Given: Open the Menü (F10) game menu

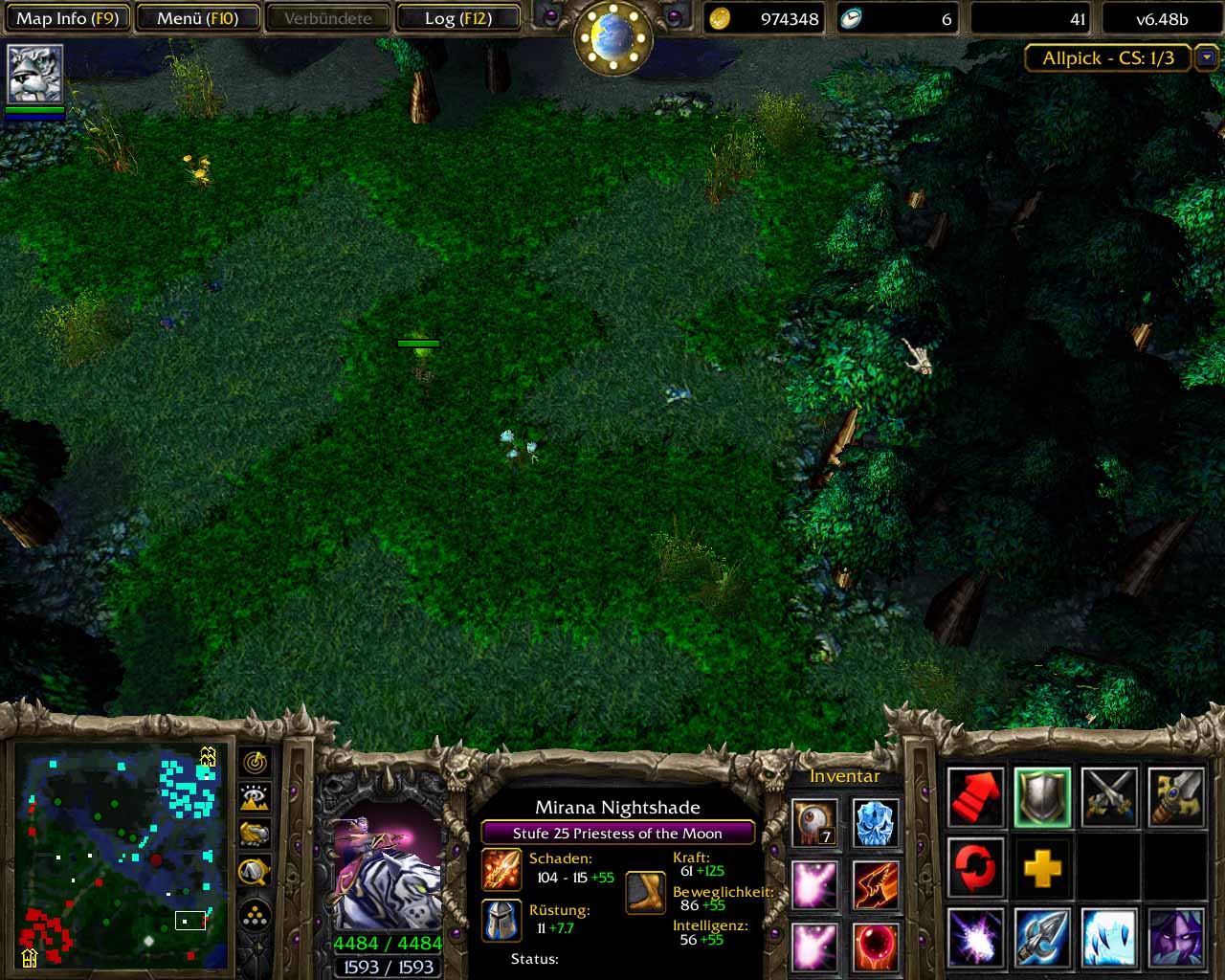Looking at the screenshot, I should [x=197, y=18].
